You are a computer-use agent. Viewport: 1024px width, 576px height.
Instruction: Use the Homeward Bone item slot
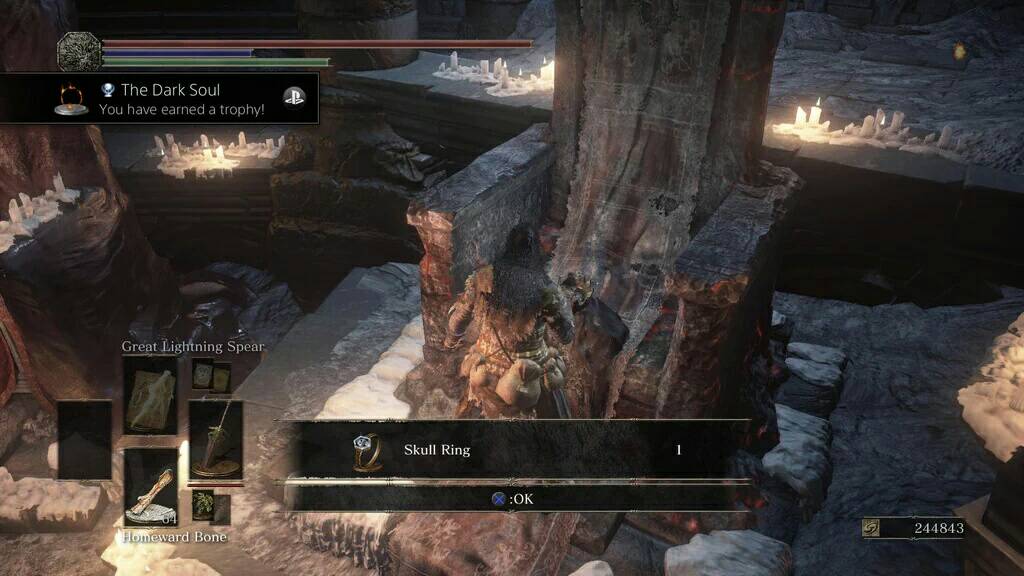coord(150,487)
